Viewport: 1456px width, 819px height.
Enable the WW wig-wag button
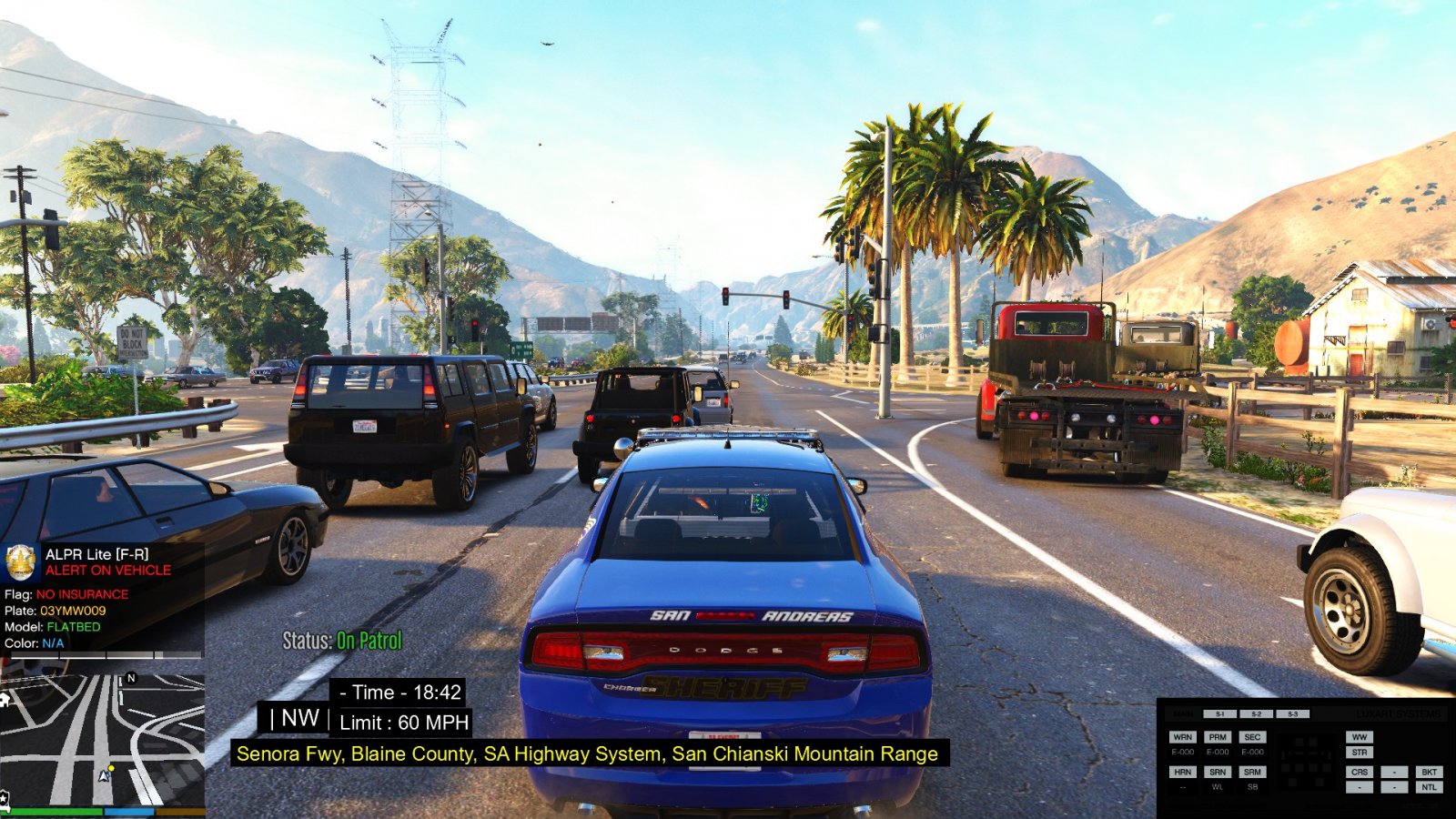(1360, 737)
